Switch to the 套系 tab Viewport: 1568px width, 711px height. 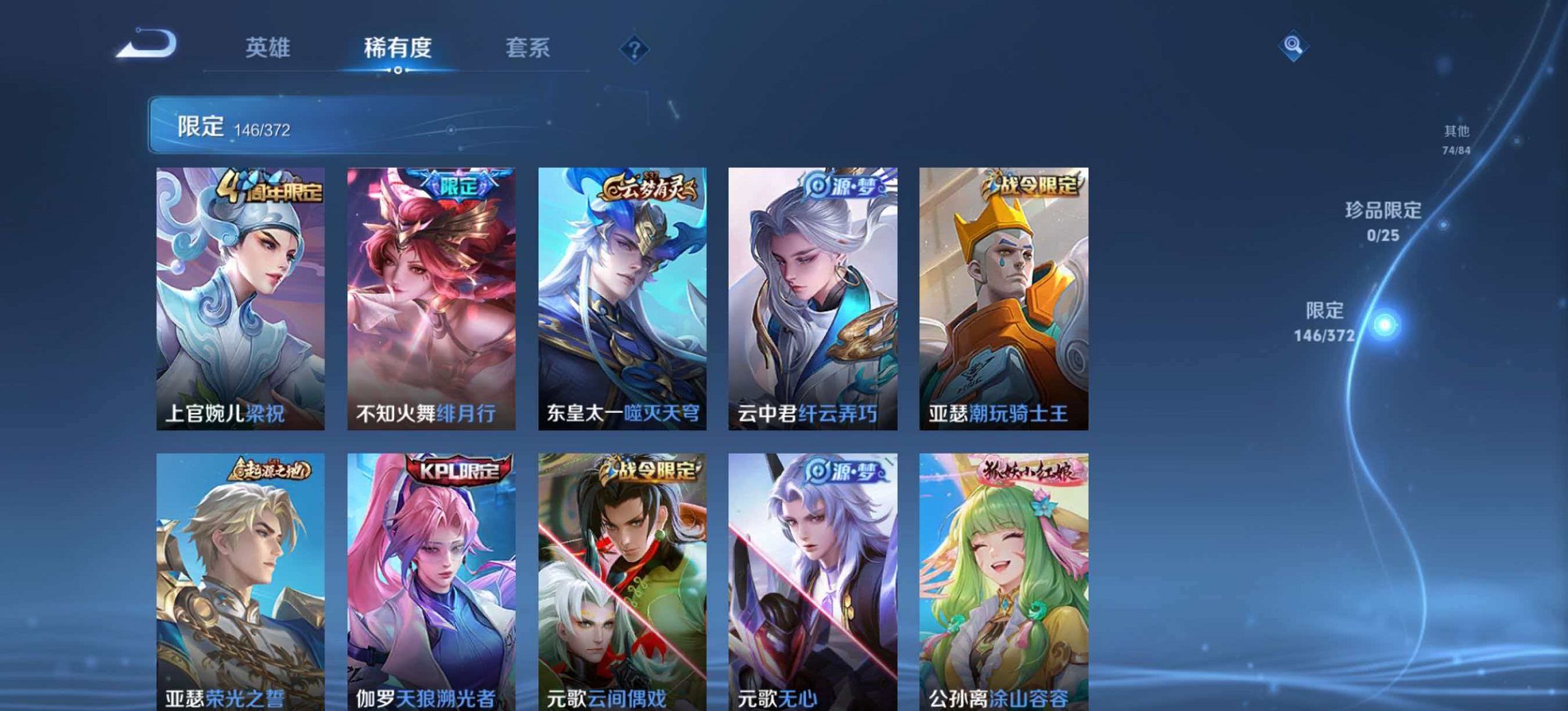click(527, 47)
